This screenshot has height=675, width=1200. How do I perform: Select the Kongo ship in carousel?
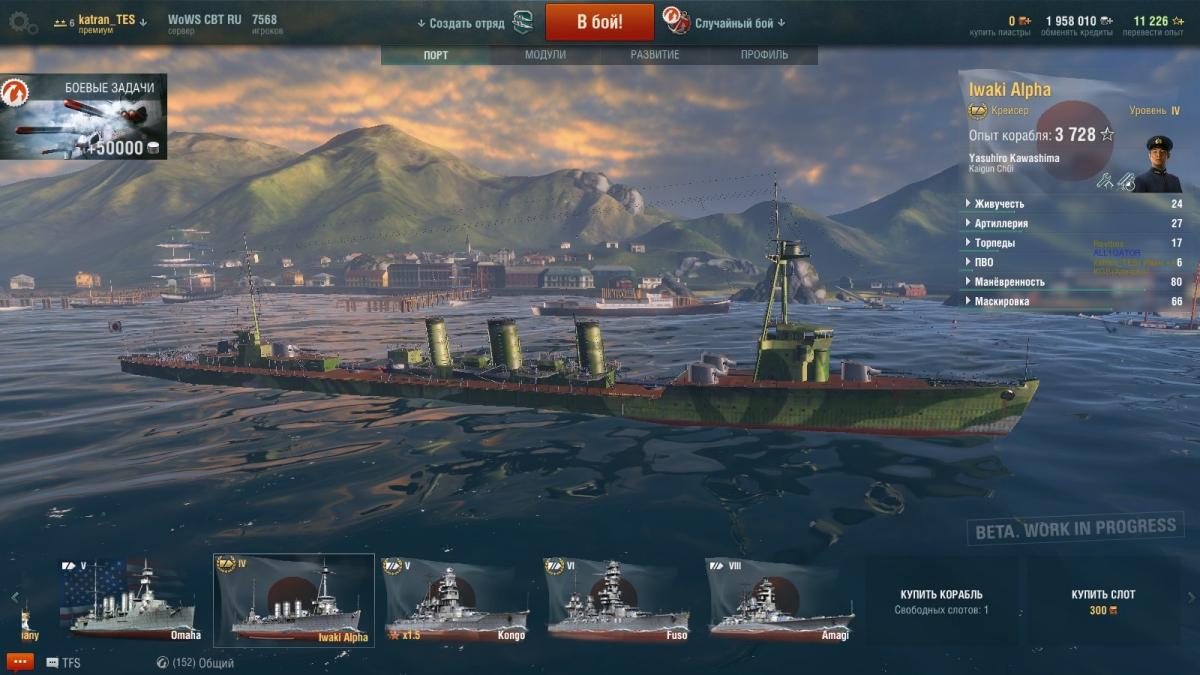click(x=456, y=601)
